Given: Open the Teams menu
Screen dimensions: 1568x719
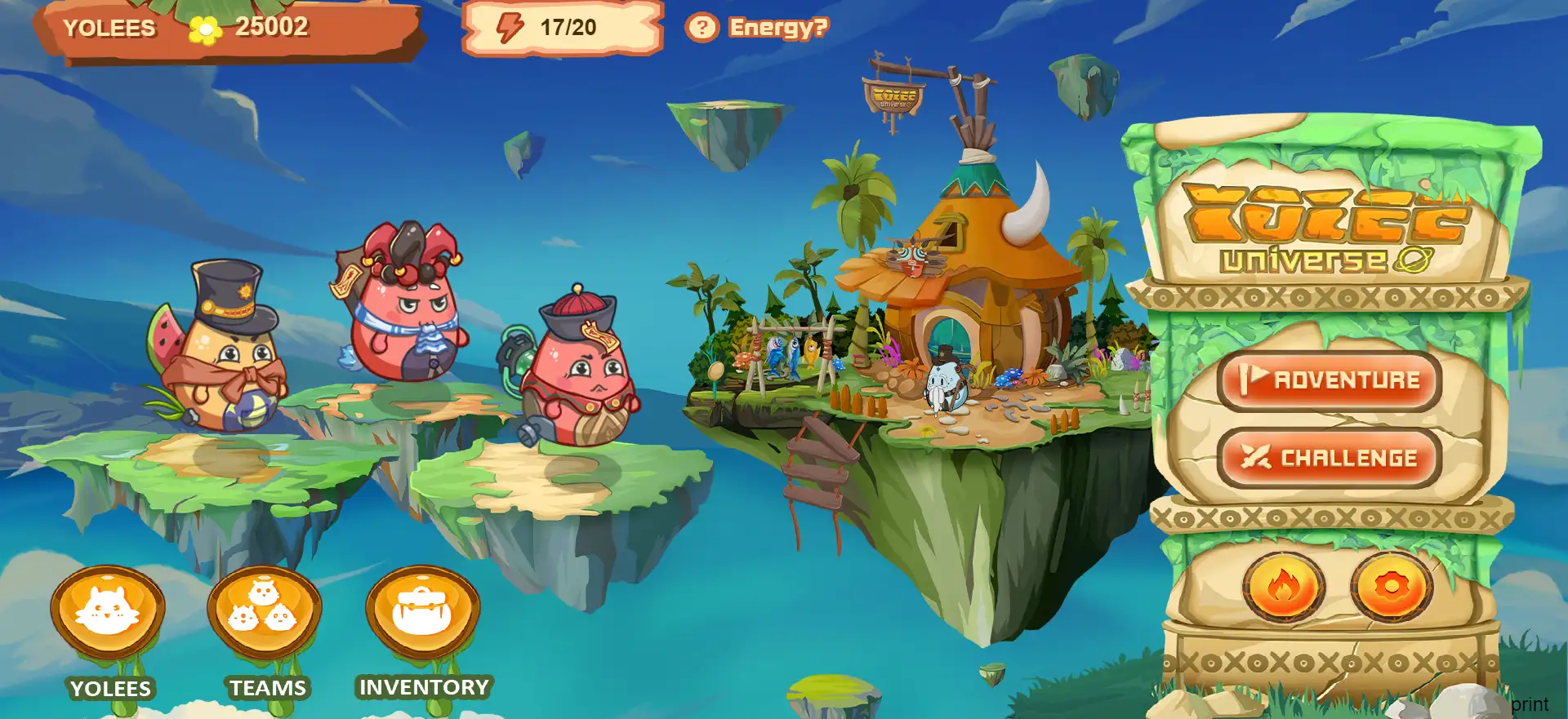Looking at the screenshot, I should coord(265,612).
